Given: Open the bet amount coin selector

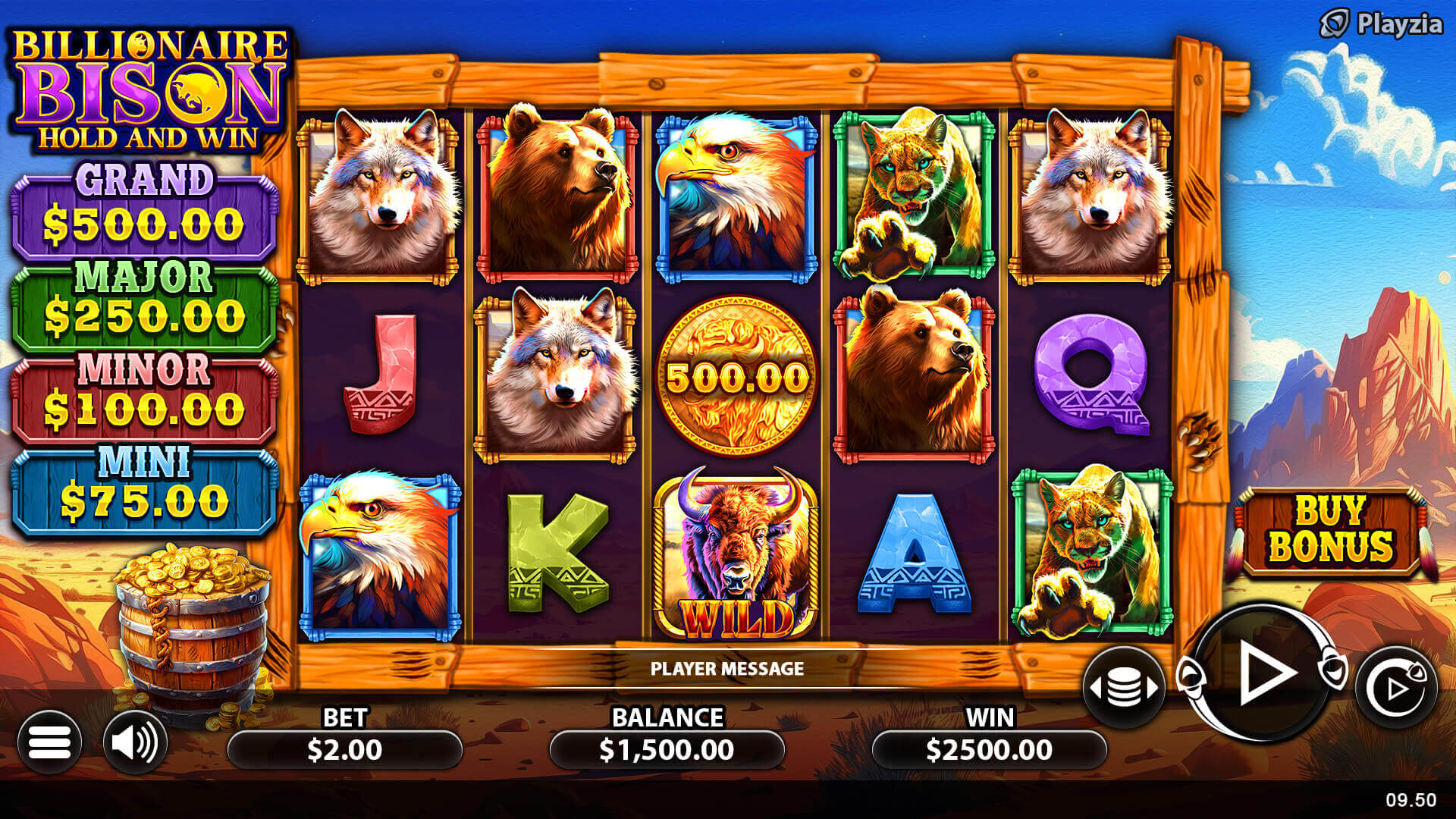Looking at the screenshot, I should pos(1124,687).
